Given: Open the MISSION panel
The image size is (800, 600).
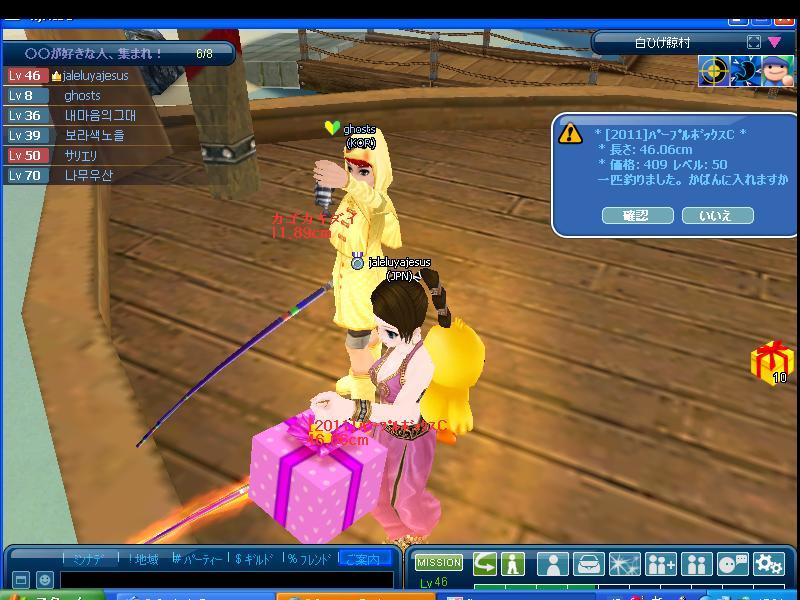Looking at the screenshot, I should tap(439, 563).
